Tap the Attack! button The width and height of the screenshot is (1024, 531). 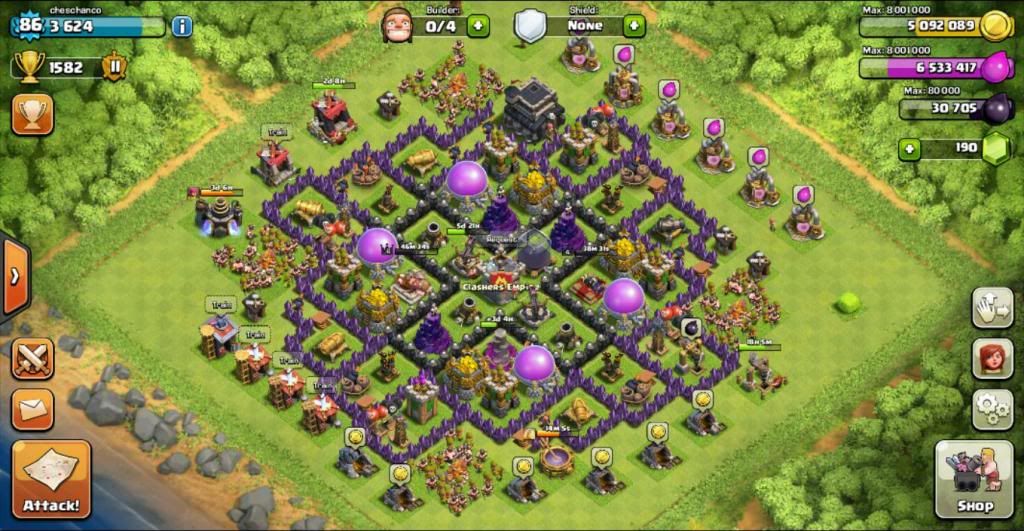pyautogui.click(x=51, y=478)
